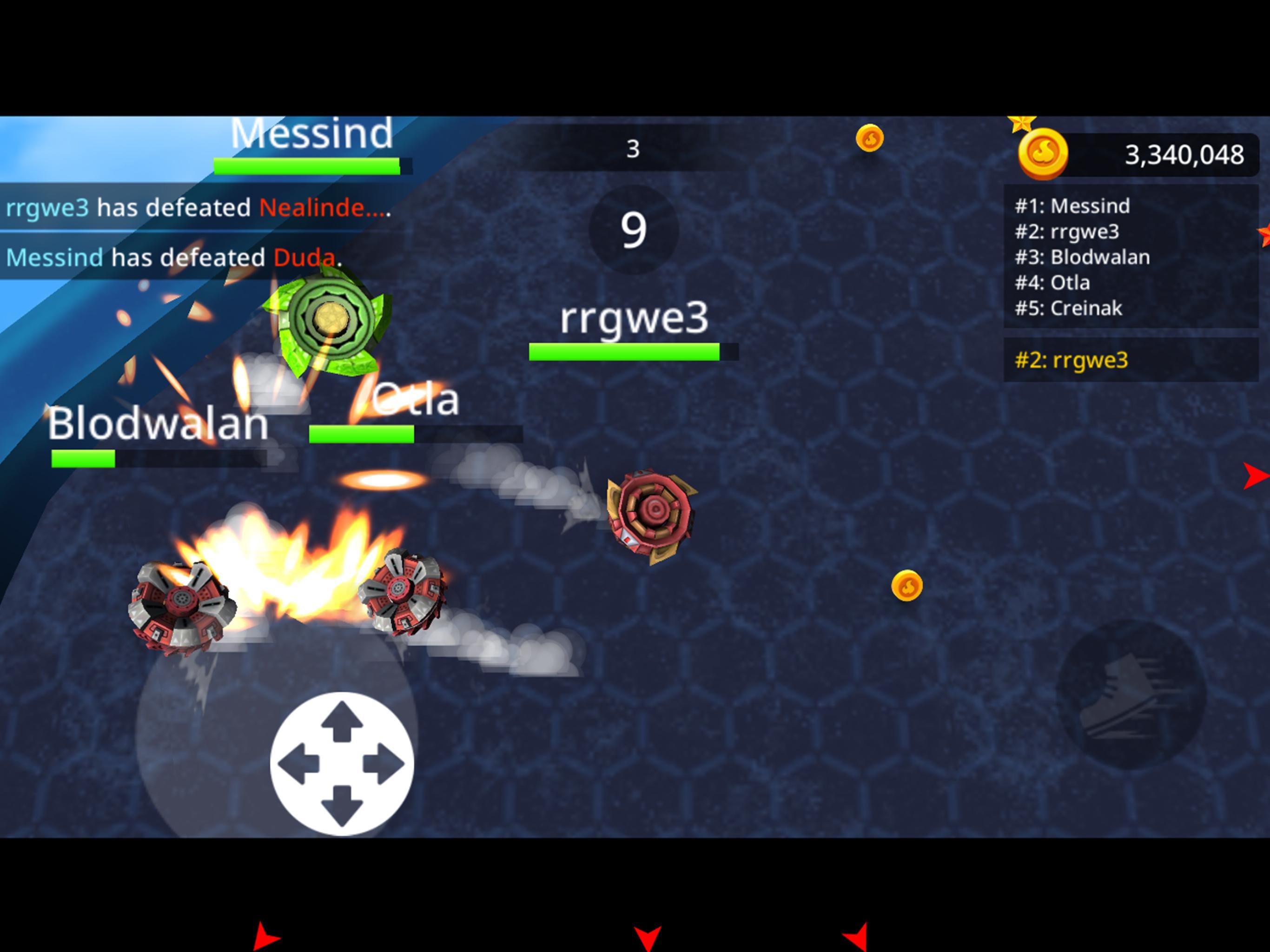Tap the round timer showing 9
Viewport: 1270px width, 952px height.
pyautogui.click(x=633, y=230)
